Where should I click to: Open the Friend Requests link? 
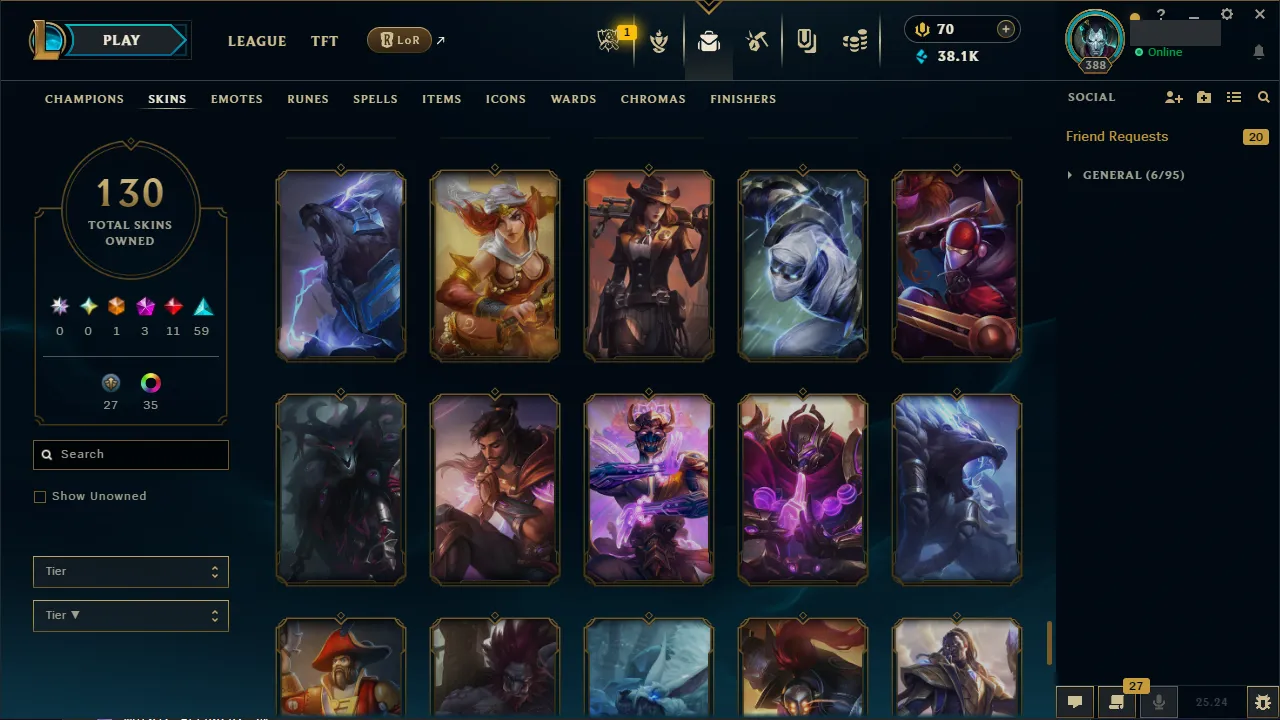1116,136
